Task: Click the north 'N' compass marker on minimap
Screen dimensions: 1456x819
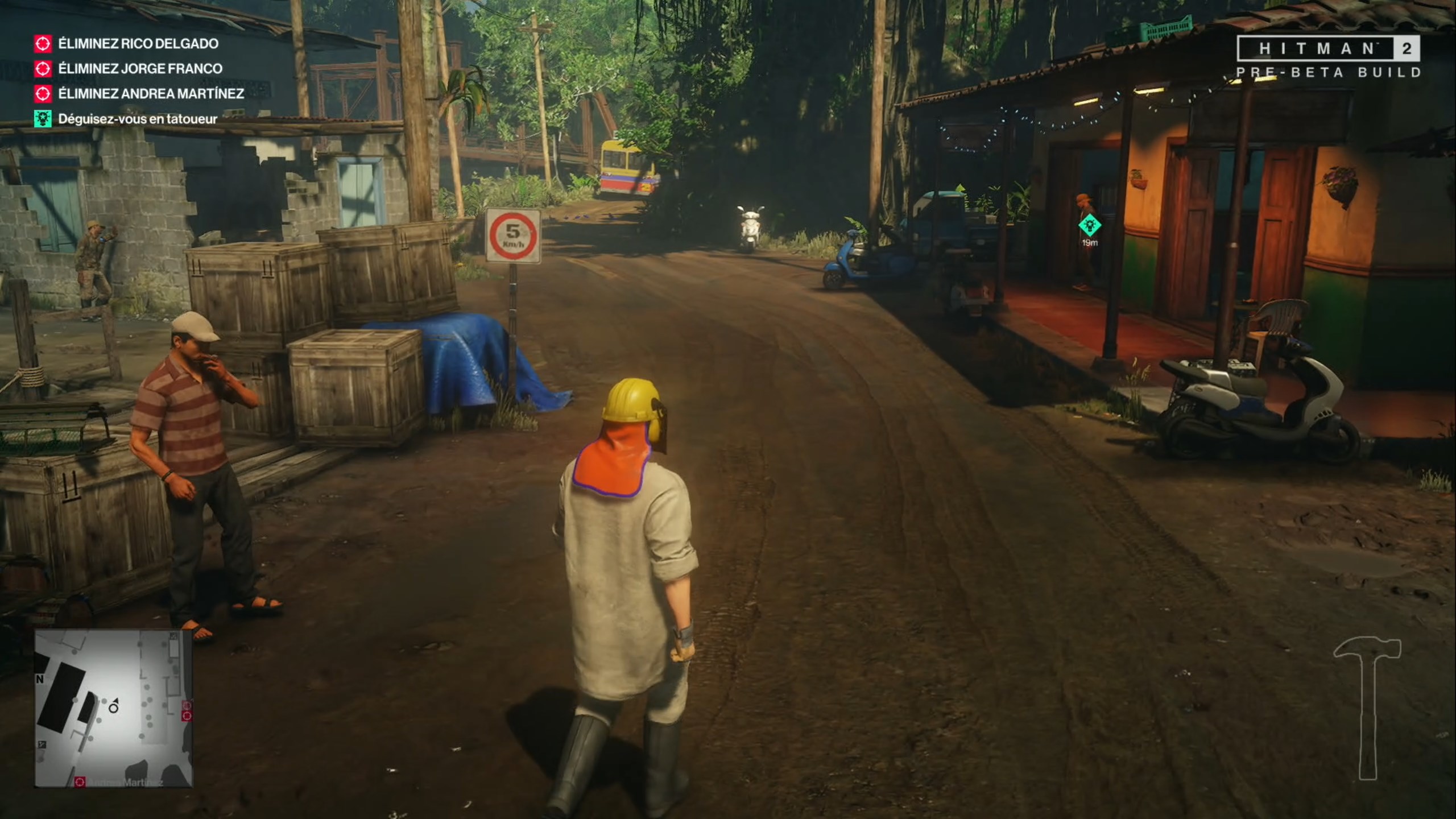Action: [40, 679]
